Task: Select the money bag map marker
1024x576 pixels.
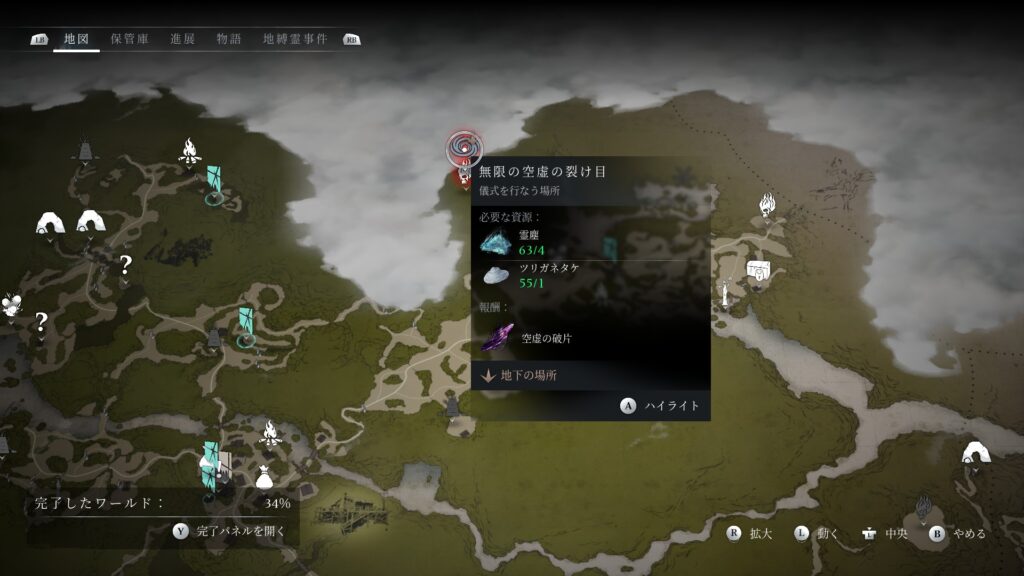Action: click(x=264, y=478)
